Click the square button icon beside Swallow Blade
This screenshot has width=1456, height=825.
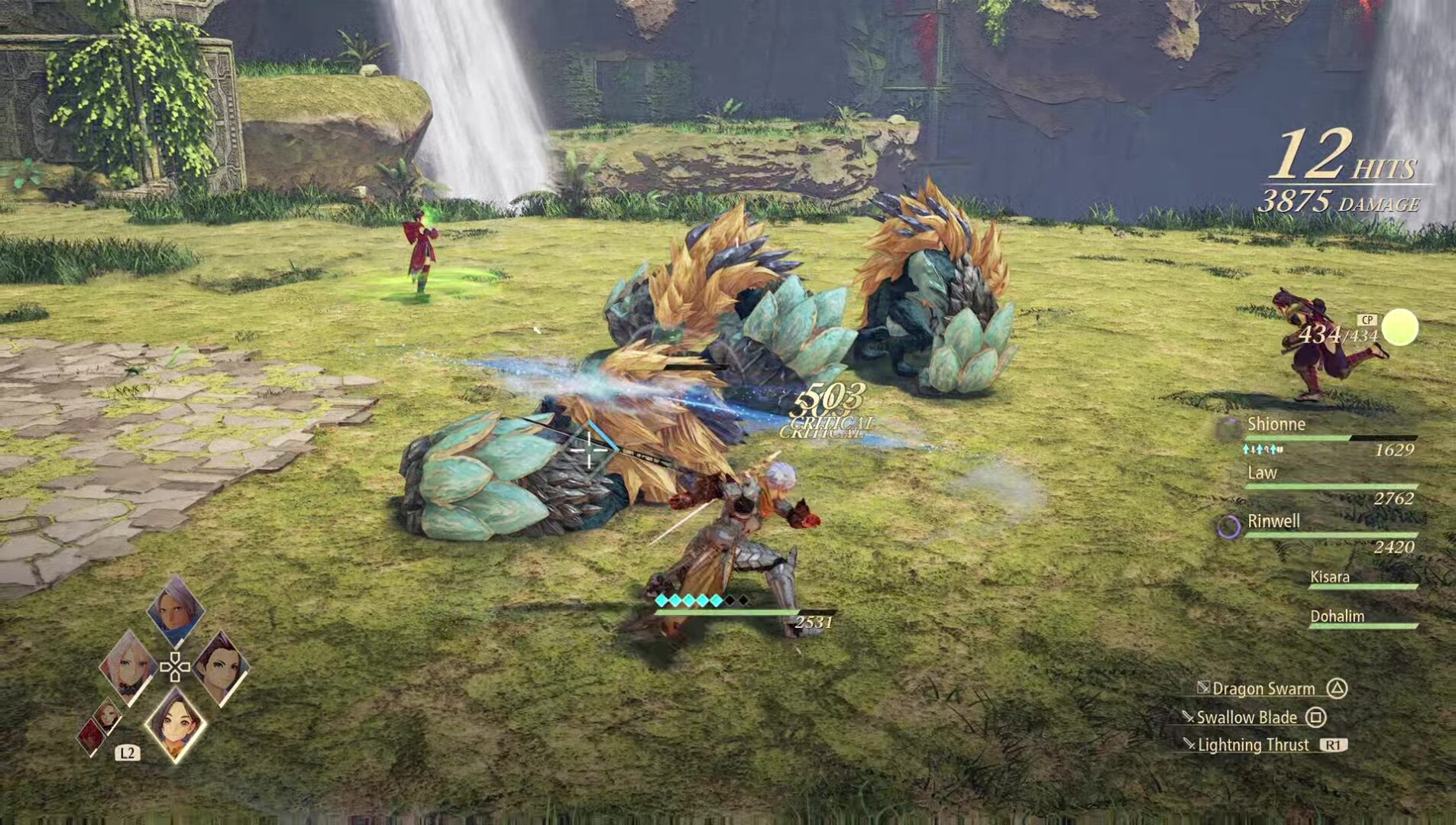pos(1315,718)
